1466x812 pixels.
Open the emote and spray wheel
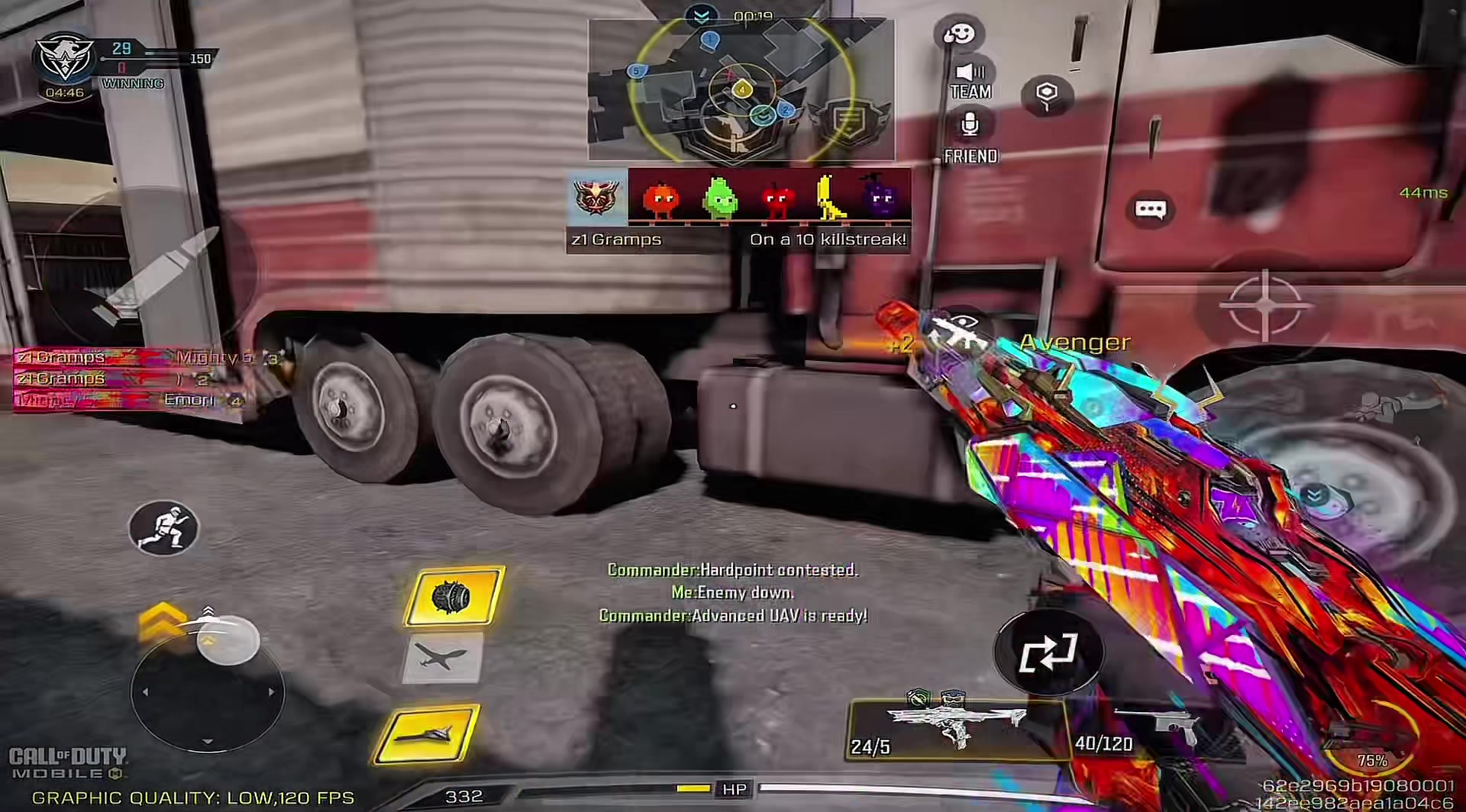[959, 34]
